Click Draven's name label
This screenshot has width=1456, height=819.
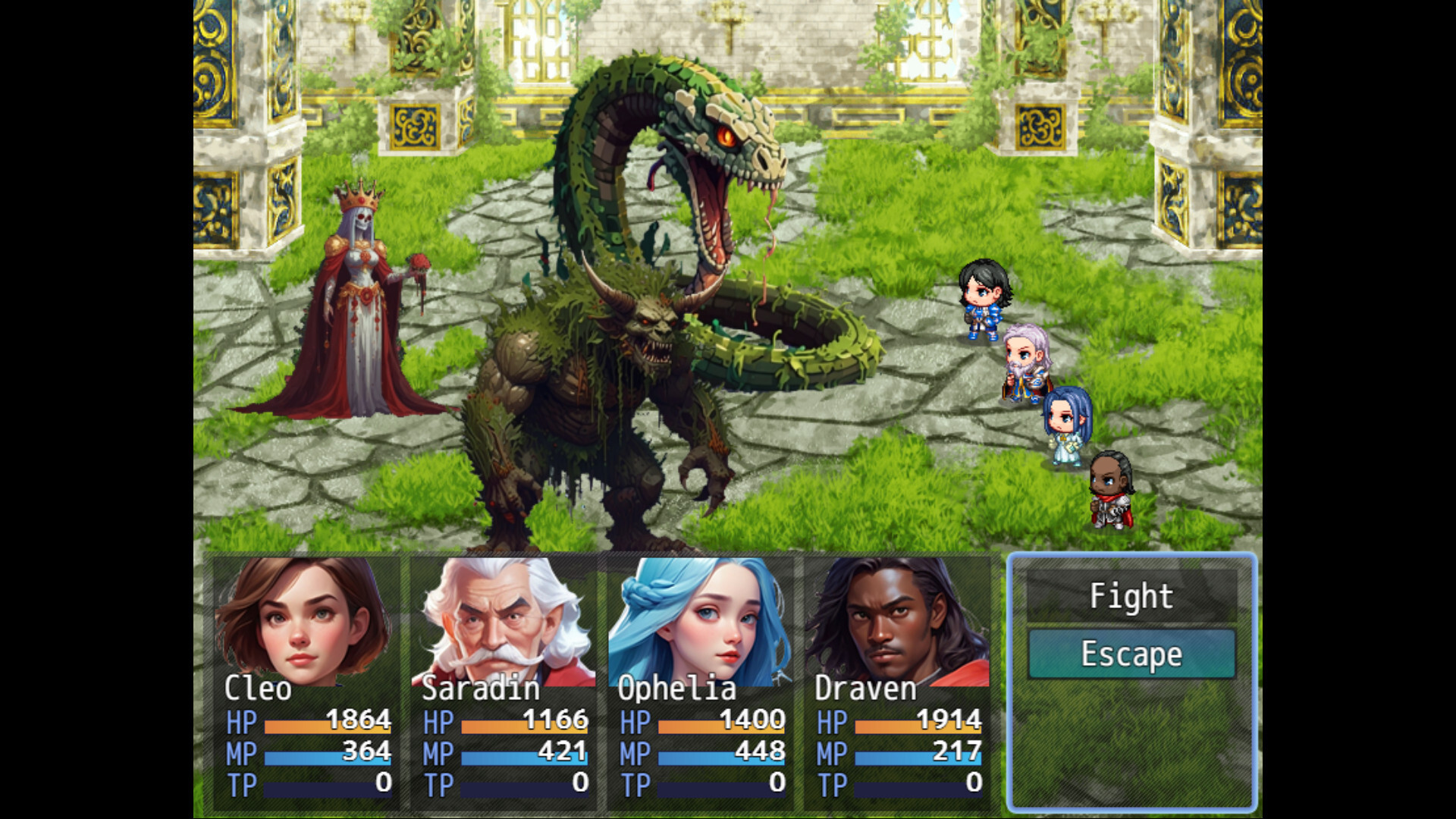coord(864,690)
